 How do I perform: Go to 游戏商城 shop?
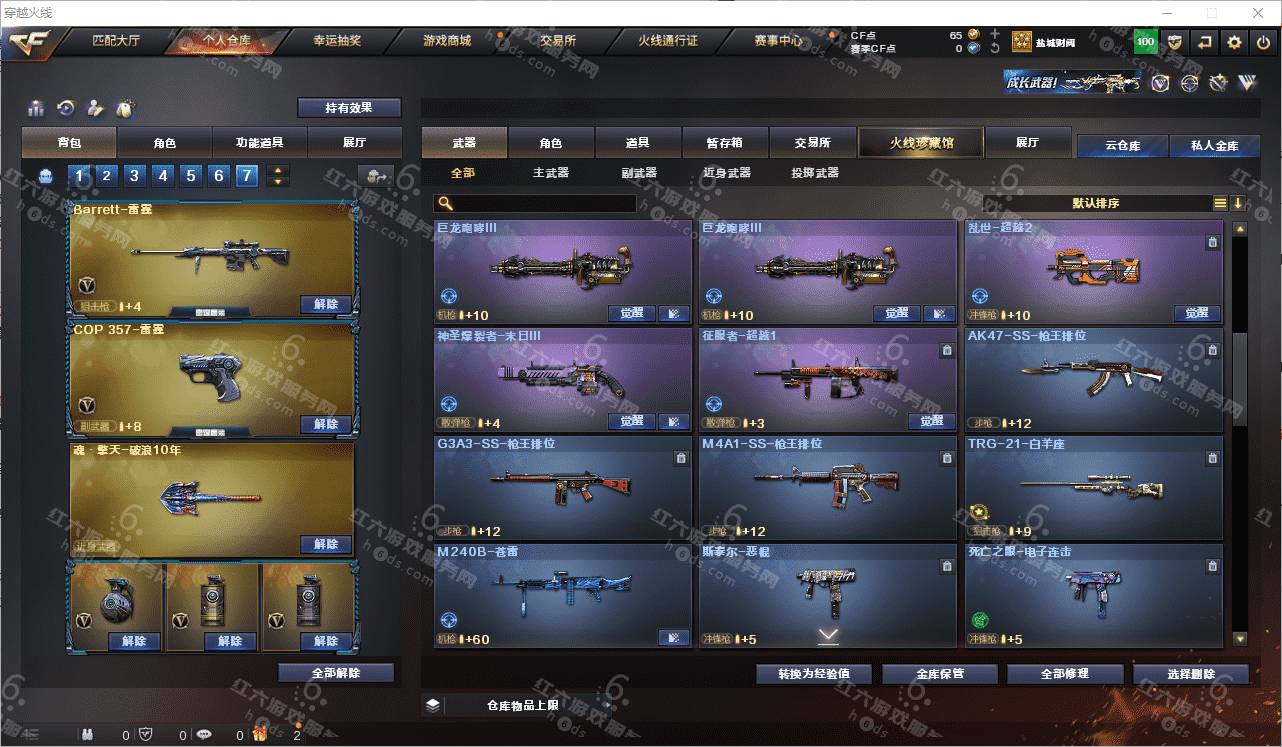pos(446,41)
